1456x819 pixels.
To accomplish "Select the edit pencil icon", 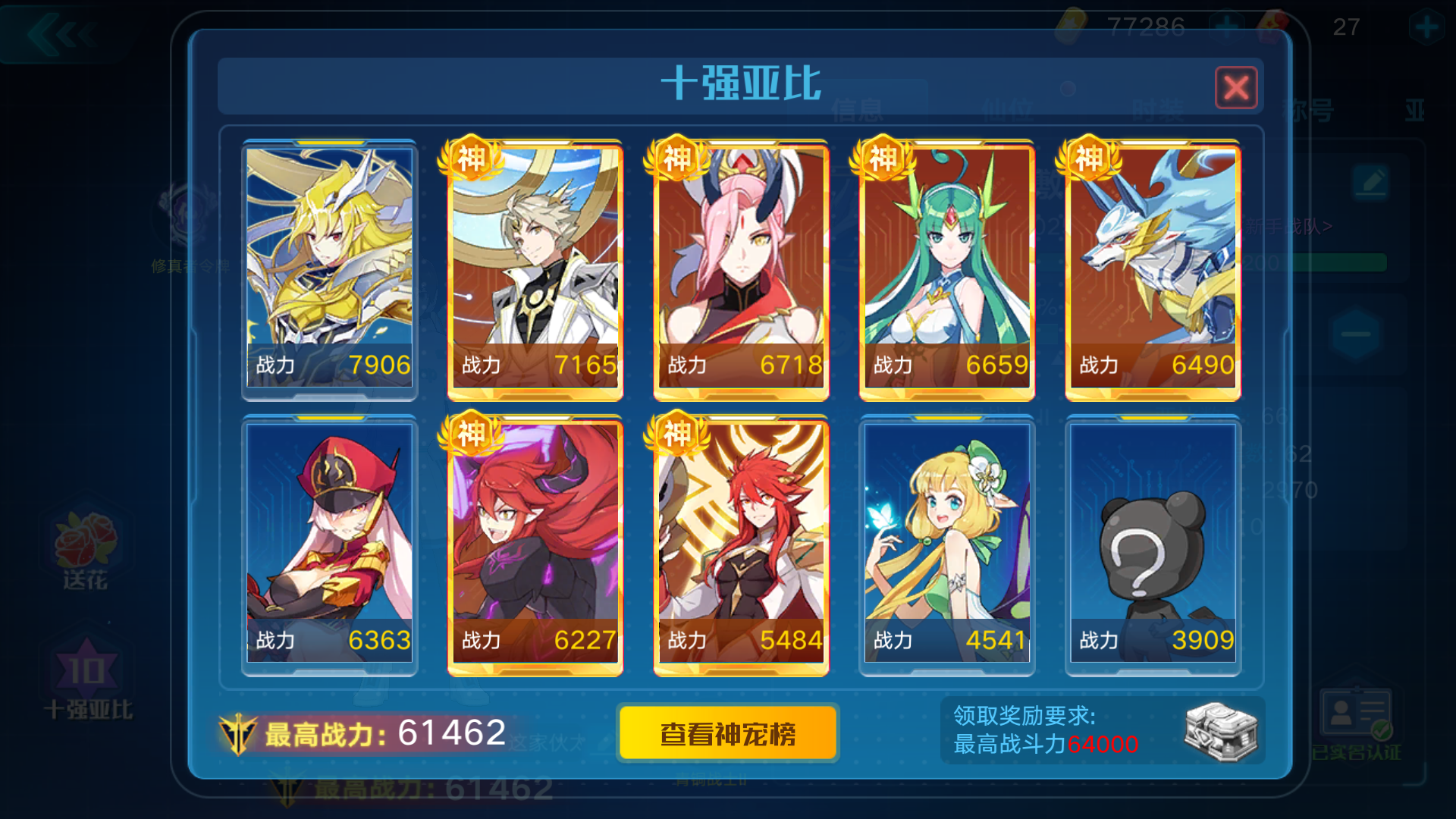I will (1370, 182).
